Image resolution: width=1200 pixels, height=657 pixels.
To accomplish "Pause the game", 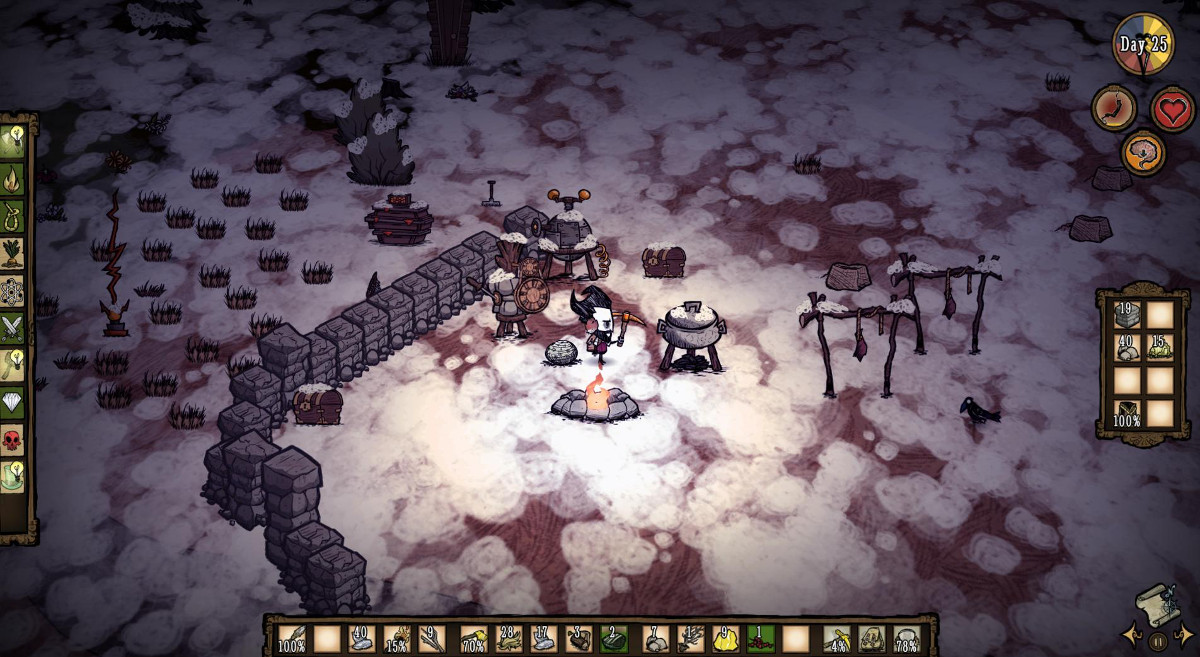I will (1157, 641).
